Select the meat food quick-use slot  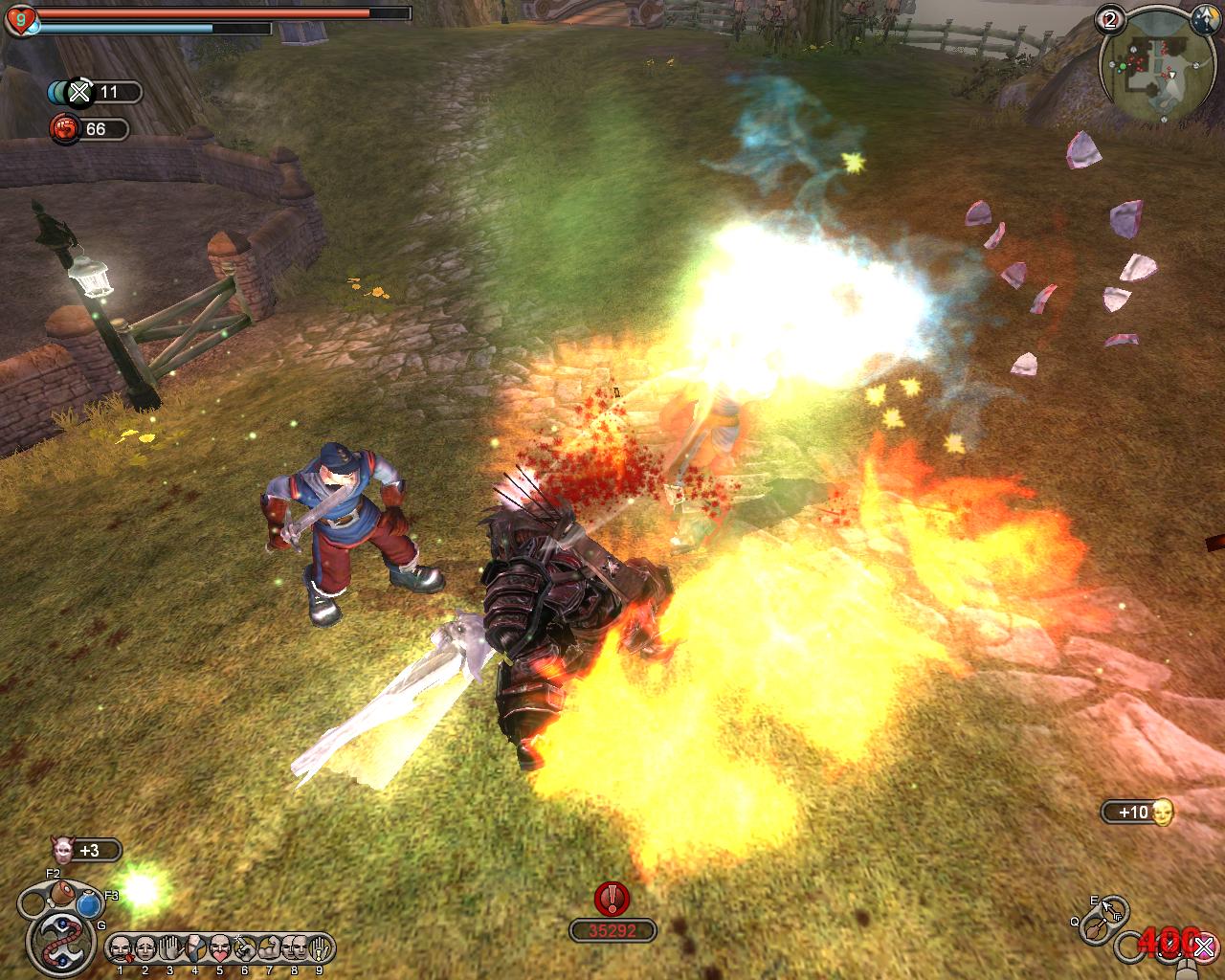tap(64, 893)
